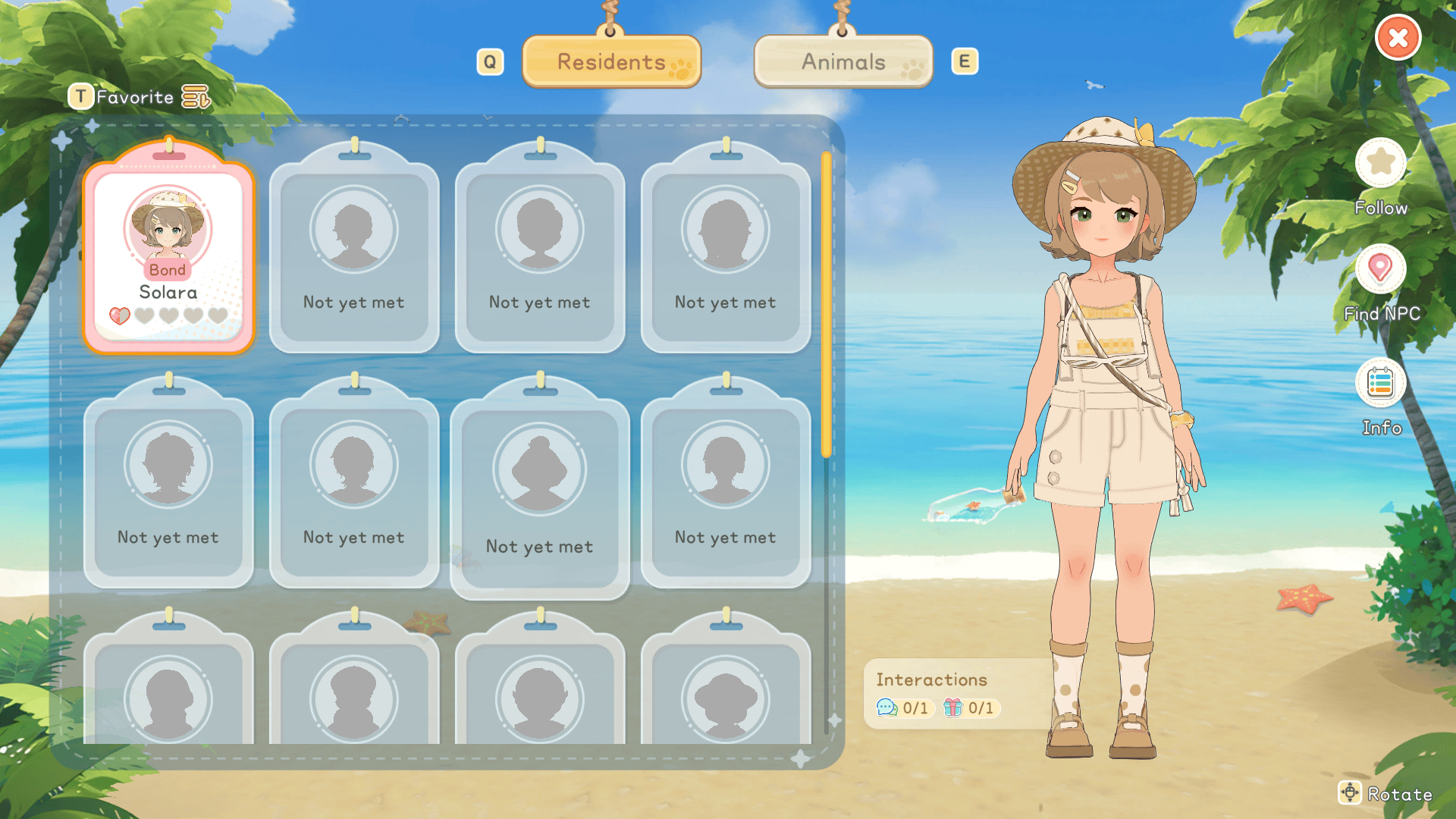Open the Animals tab
Screen dimensions: 1456x819
pyautogui.click(x=843, y=62)
